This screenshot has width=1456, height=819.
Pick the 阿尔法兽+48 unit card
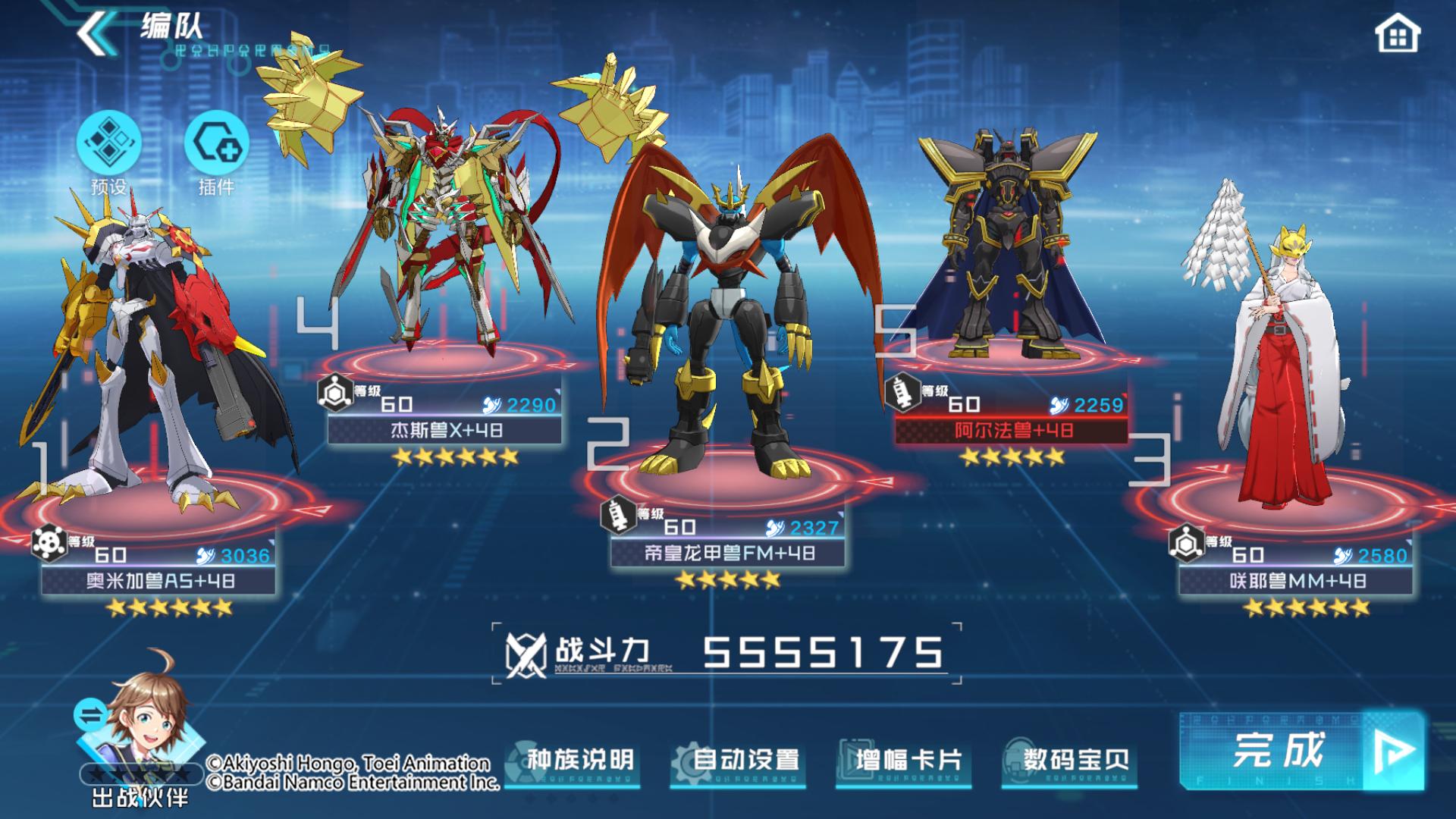point(1012,430)
